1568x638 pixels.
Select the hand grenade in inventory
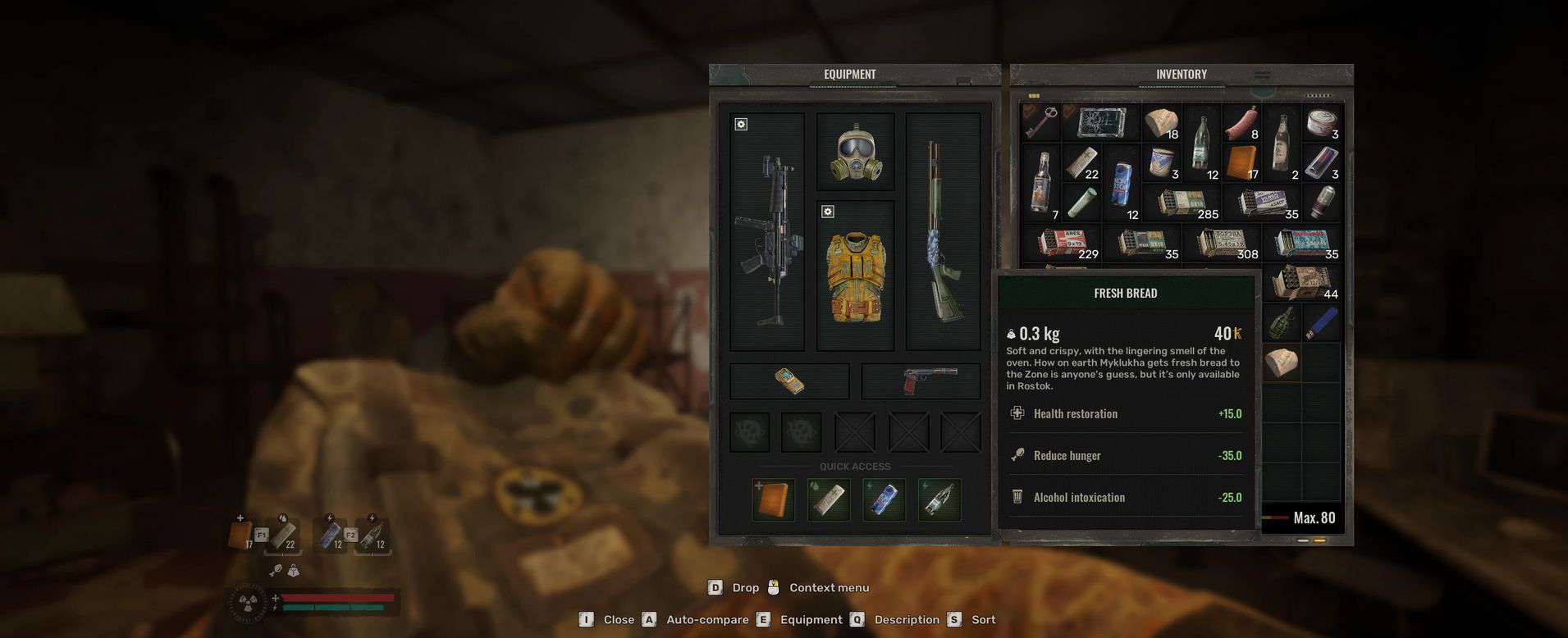pos(1282,322)
